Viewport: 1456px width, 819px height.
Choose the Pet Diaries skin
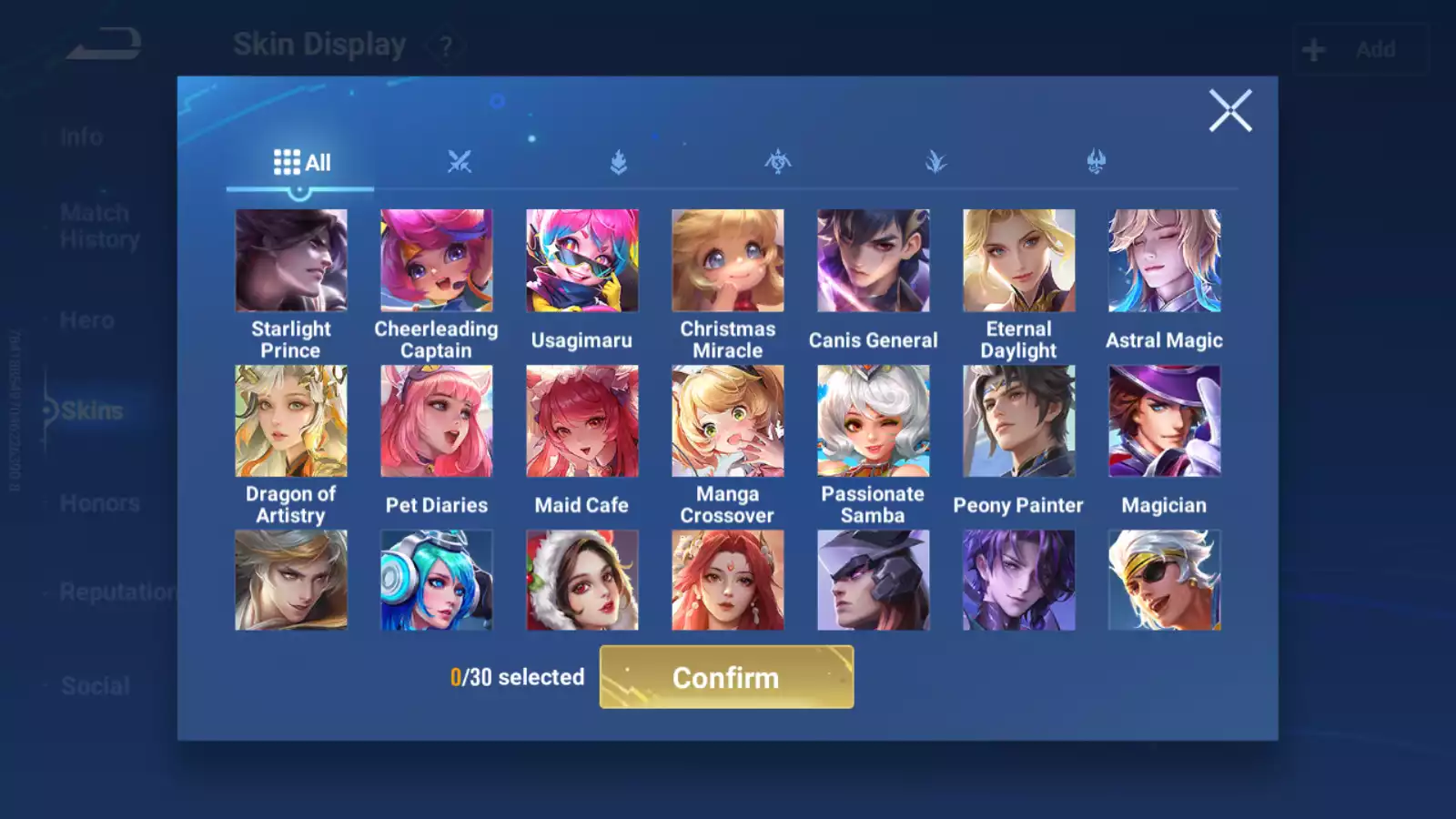pos(437,421)
